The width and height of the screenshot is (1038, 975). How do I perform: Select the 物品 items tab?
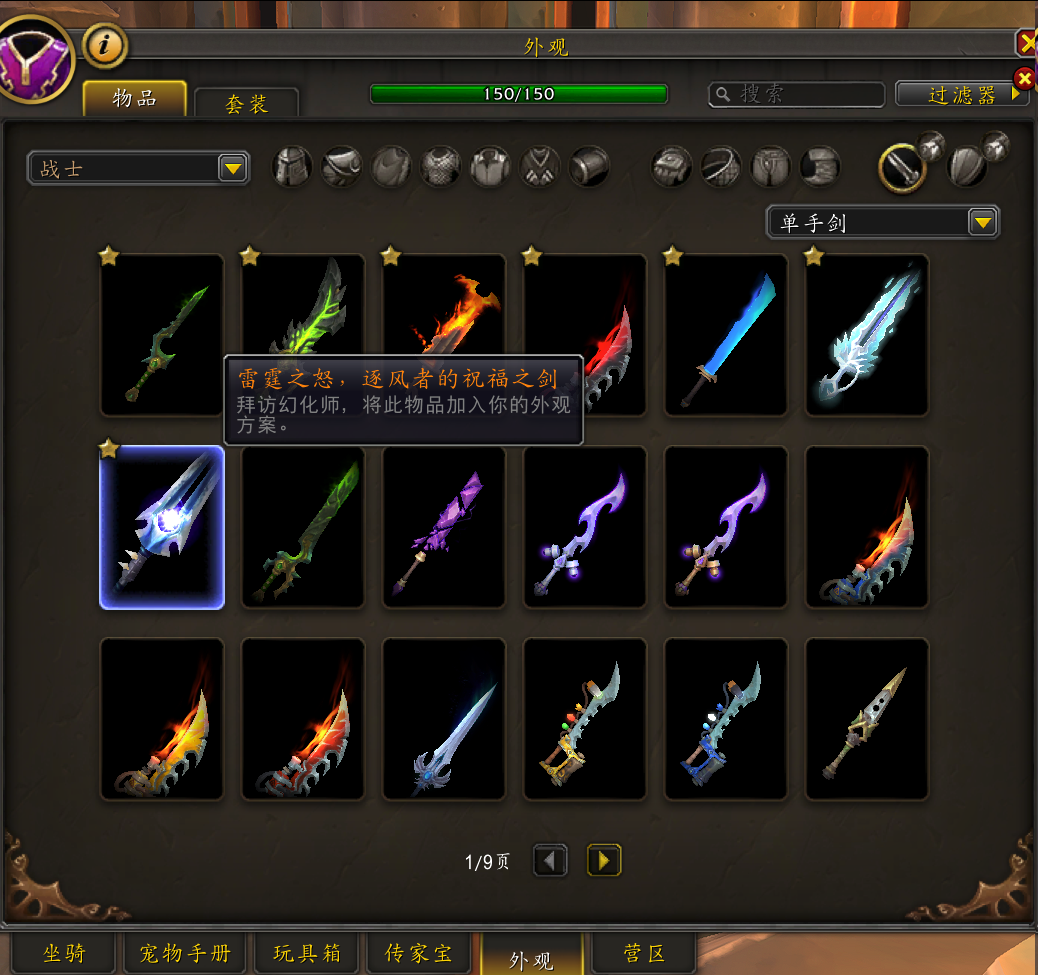[x=134, y=98]
